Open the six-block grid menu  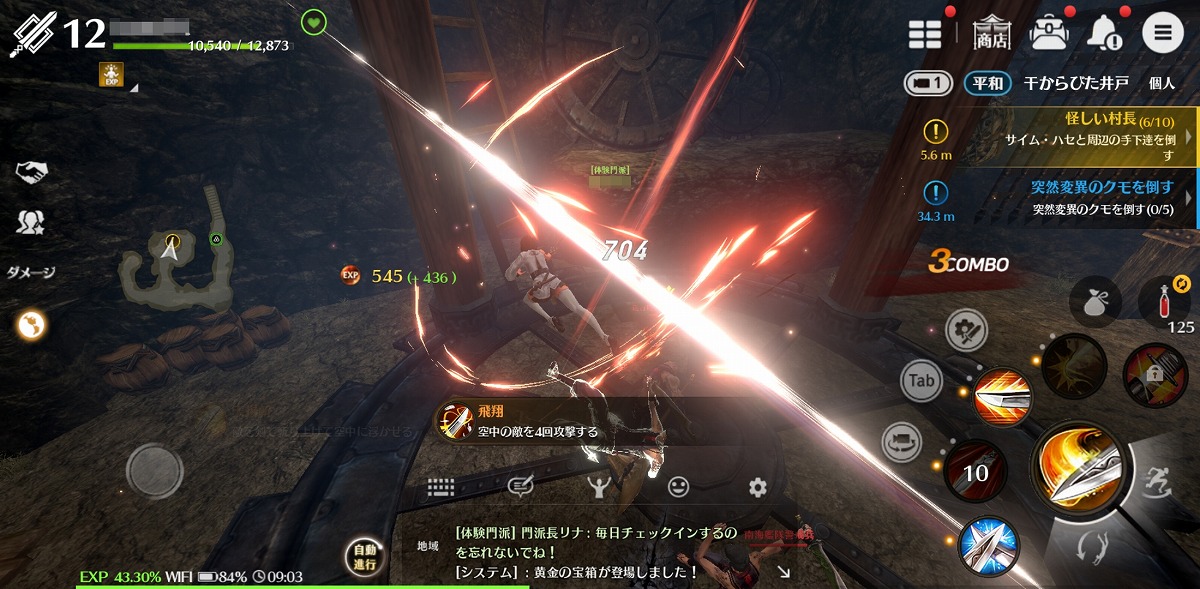(925, 34)
